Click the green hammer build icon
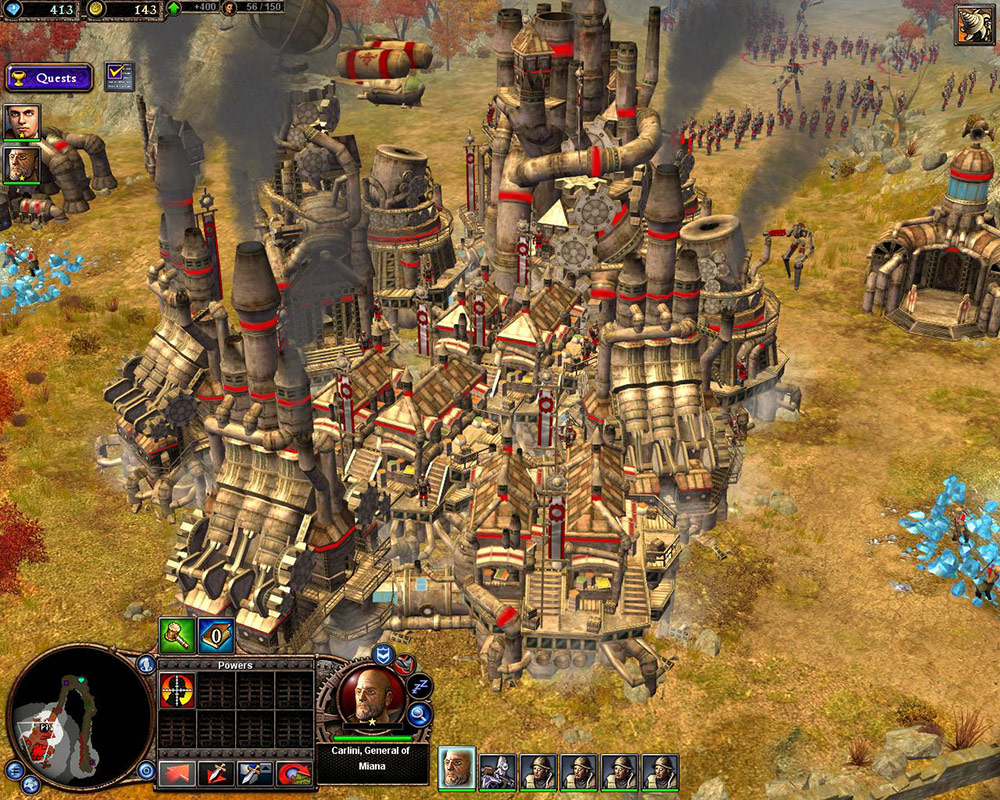Viewport: 1000px width, 800px height. pyautogui.click(x=176, y=635)
